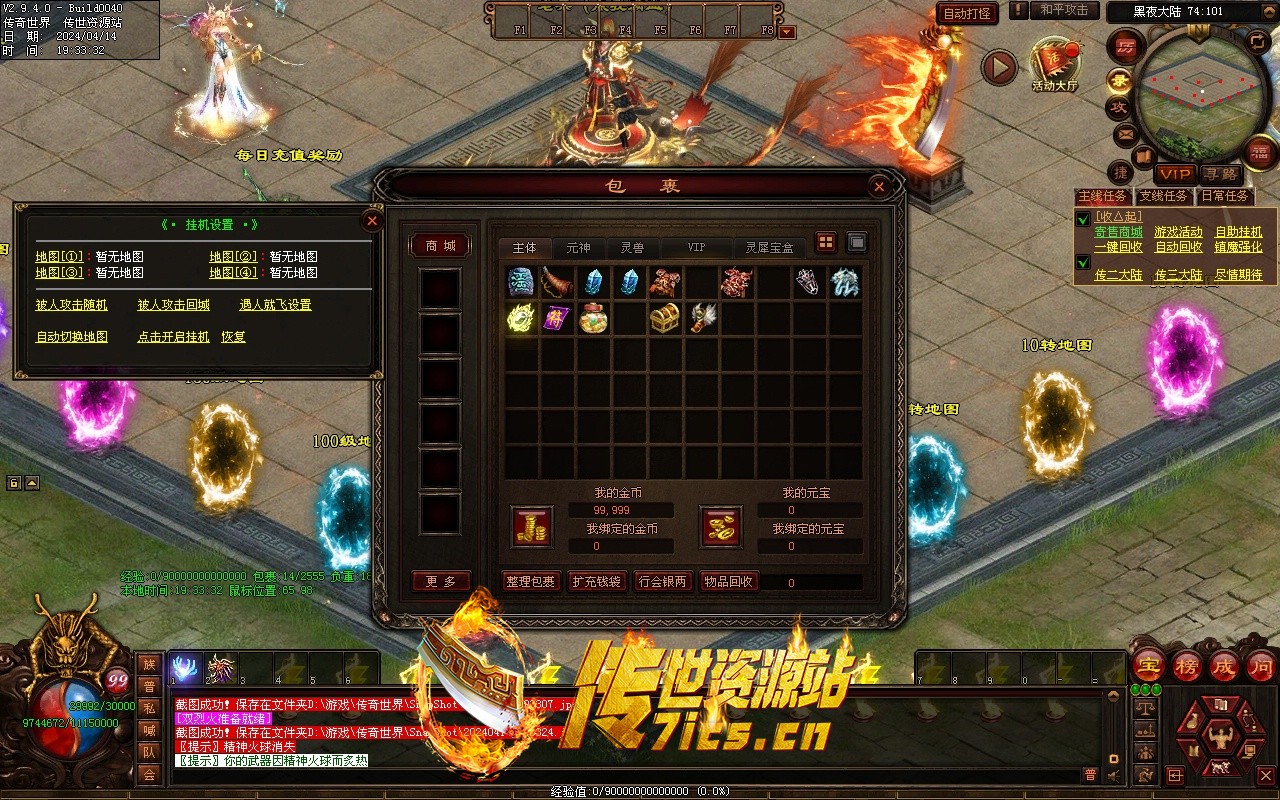Select the purple talisman item in the bag

[556, 318]
